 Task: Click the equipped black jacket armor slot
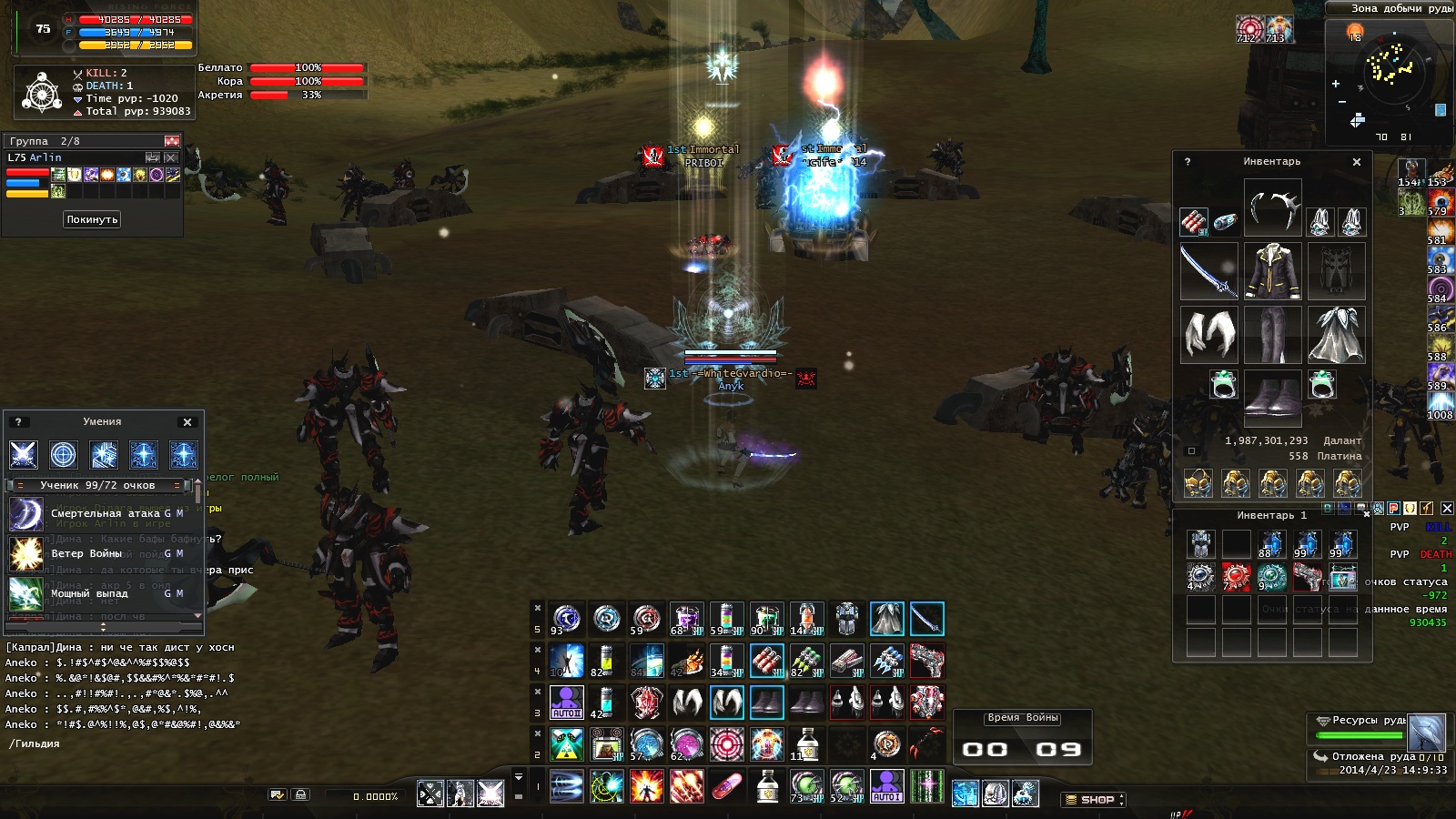1272,271
